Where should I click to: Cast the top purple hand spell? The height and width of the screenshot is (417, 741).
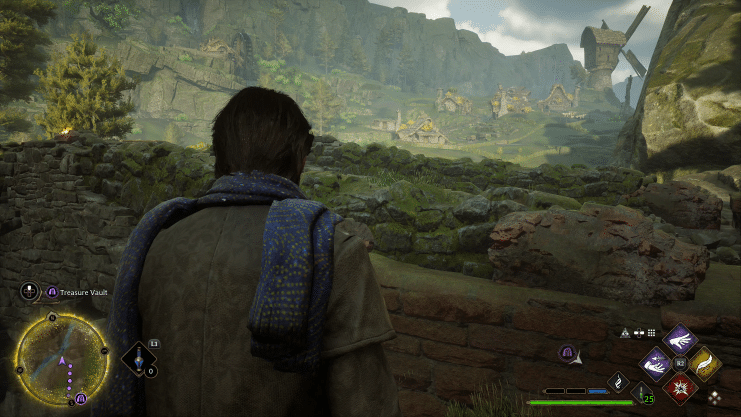pyautogui.click(x=680, y=338)
